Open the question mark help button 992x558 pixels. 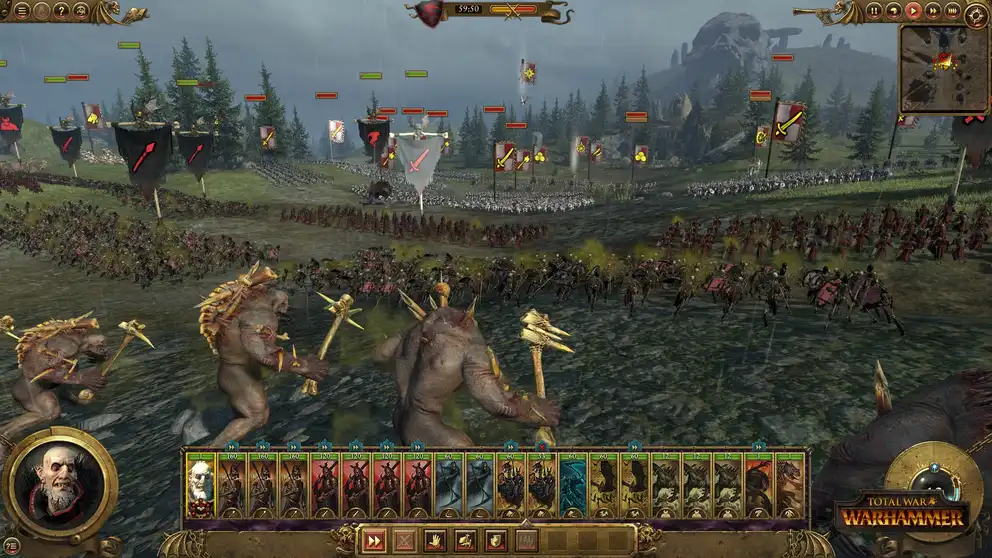click(x=60, y=11)
